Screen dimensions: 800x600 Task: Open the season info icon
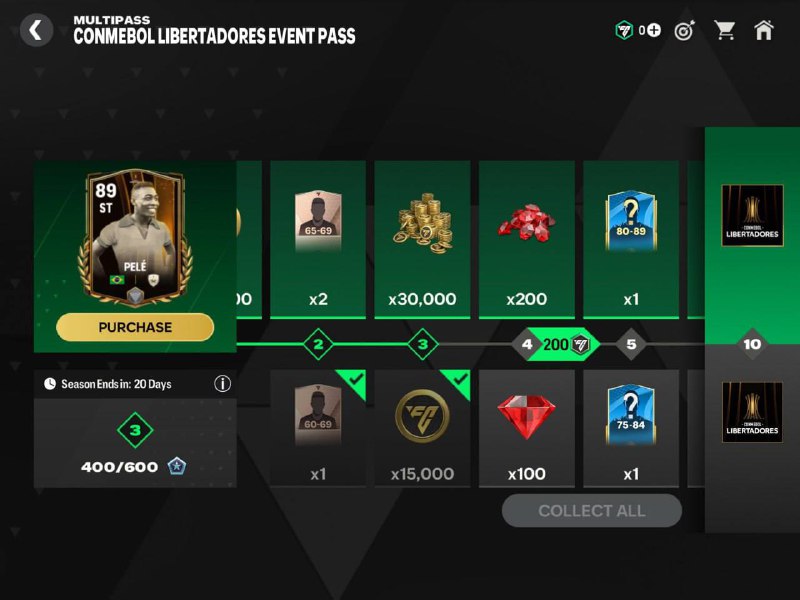coord(223,383)
